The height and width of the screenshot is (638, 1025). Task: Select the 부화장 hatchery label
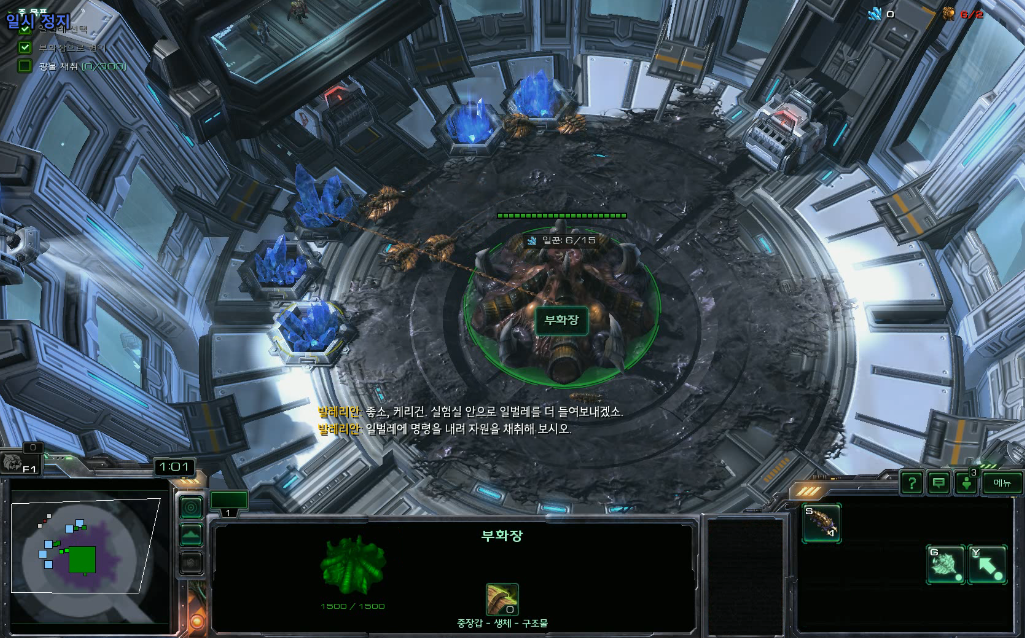tap(561, 320)
